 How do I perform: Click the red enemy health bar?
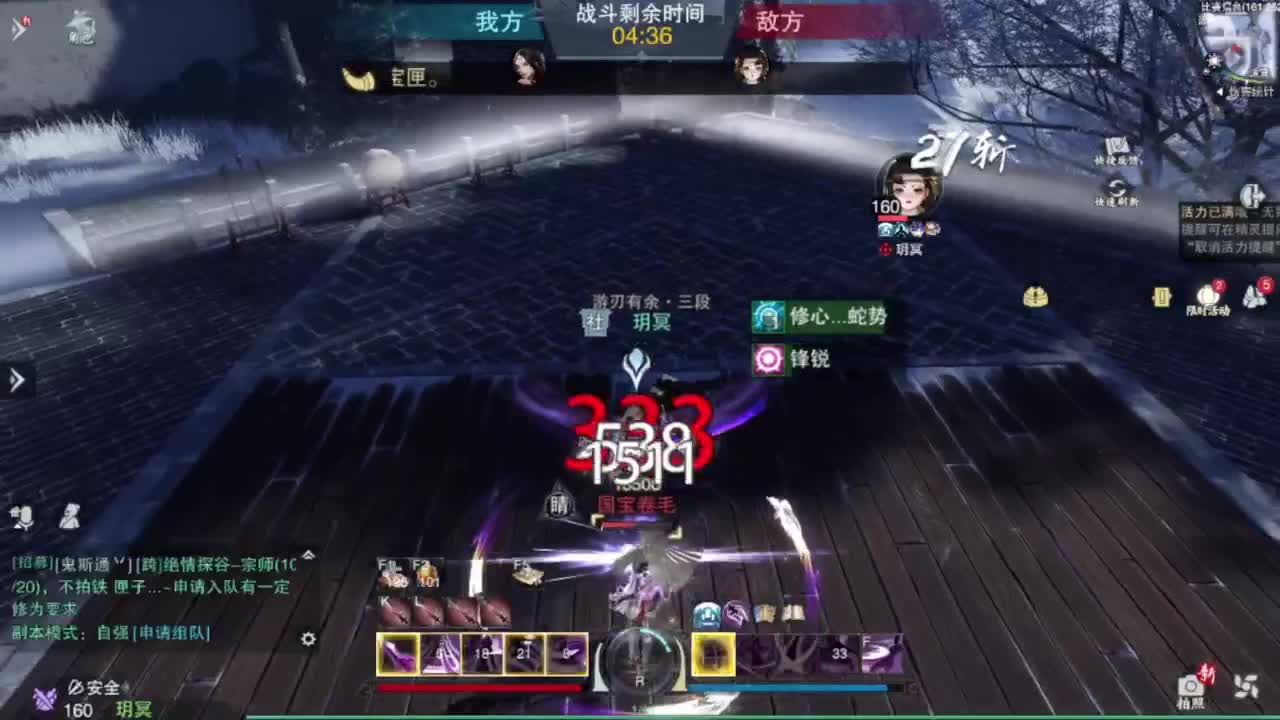click(481, 688)
